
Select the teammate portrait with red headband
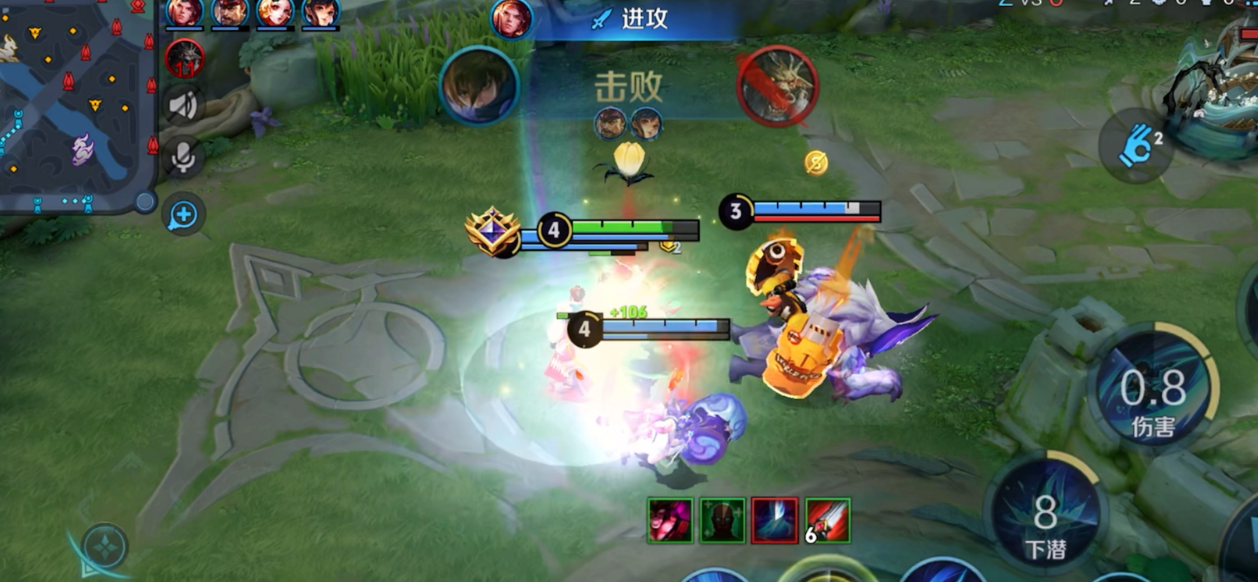(x=230, y=12)
